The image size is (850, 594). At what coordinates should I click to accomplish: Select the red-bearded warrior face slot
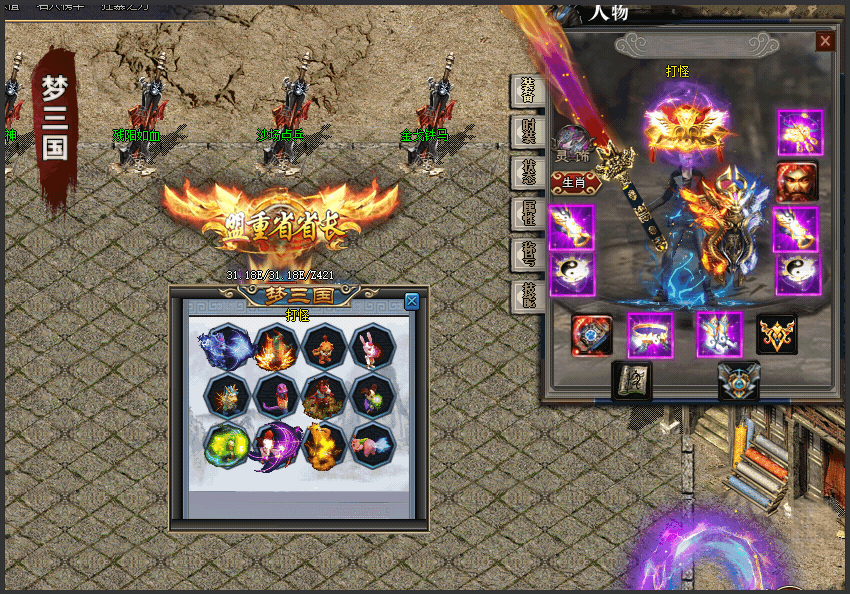coord(797,182)
